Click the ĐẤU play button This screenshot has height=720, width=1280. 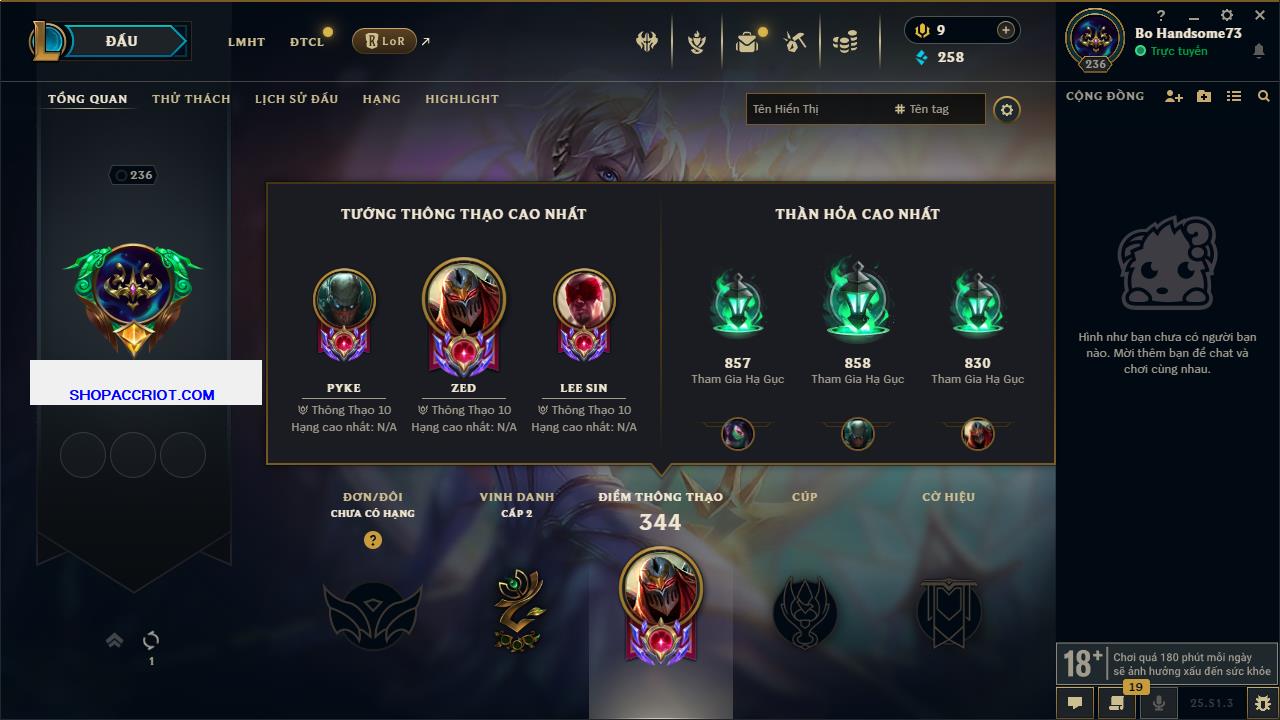coord(122,41)
